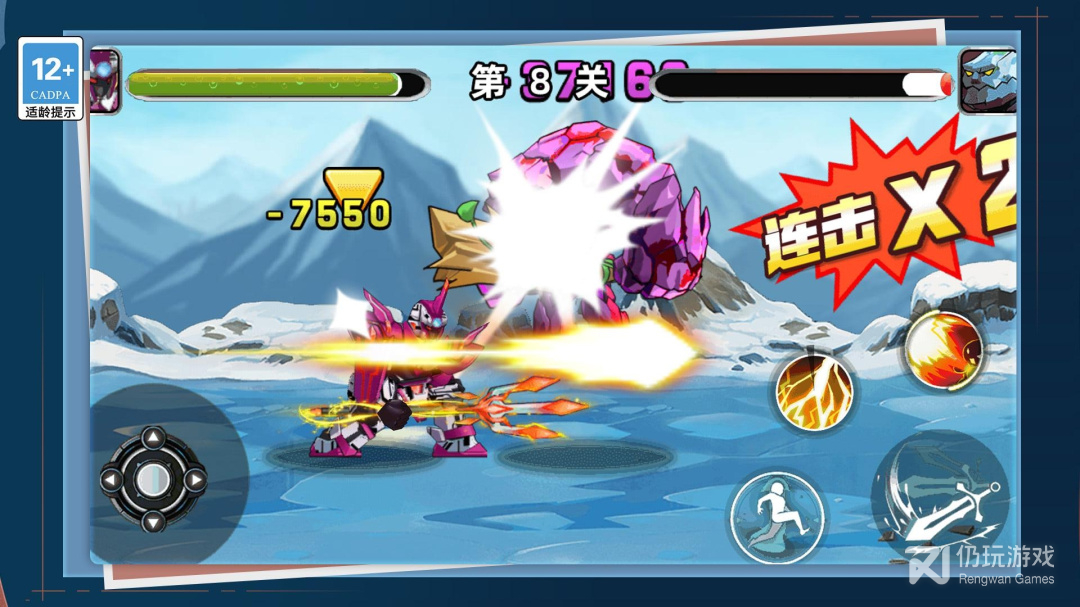The height and width of the screenshot is (607, 1080).
Task: Click the CADPA 12+ age rating badge
Action: 51,79
